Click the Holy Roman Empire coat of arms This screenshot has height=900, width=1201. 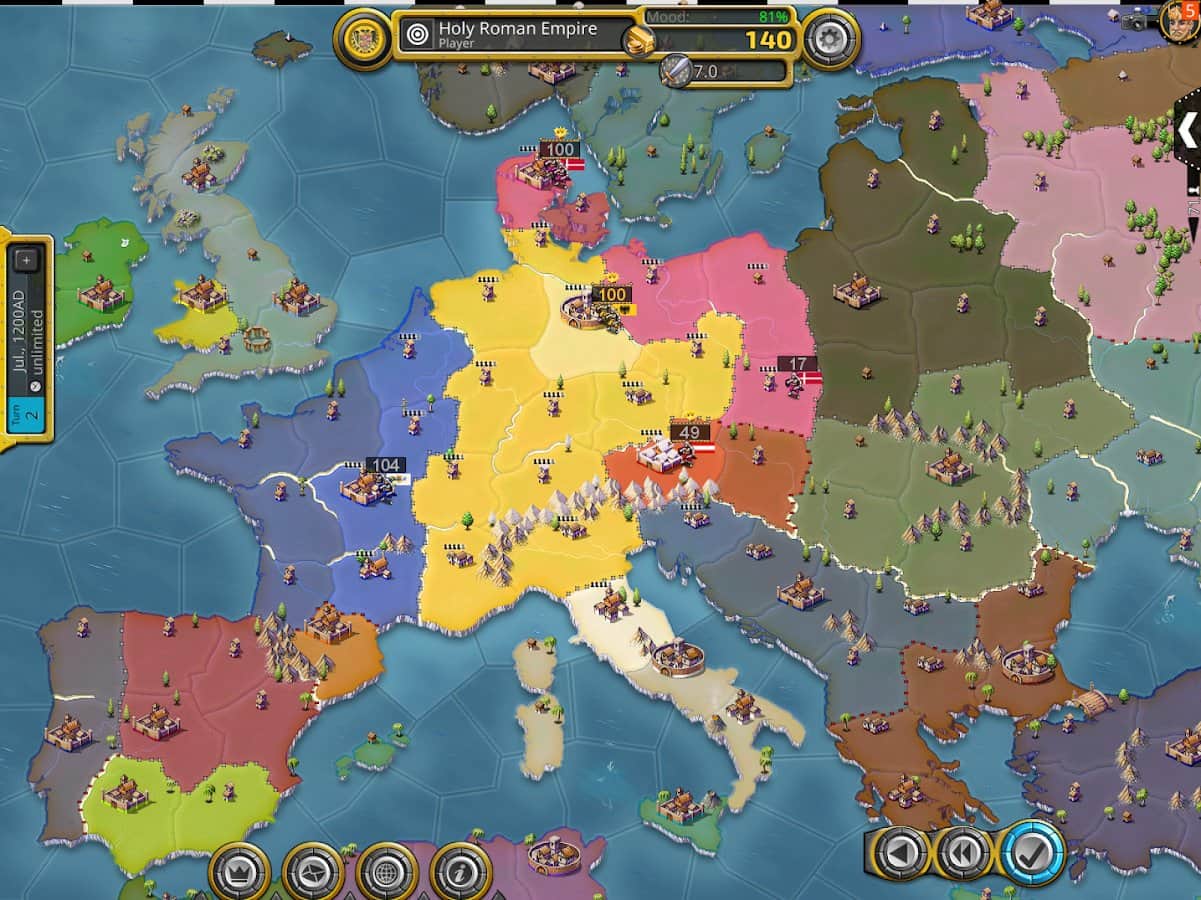361,40
